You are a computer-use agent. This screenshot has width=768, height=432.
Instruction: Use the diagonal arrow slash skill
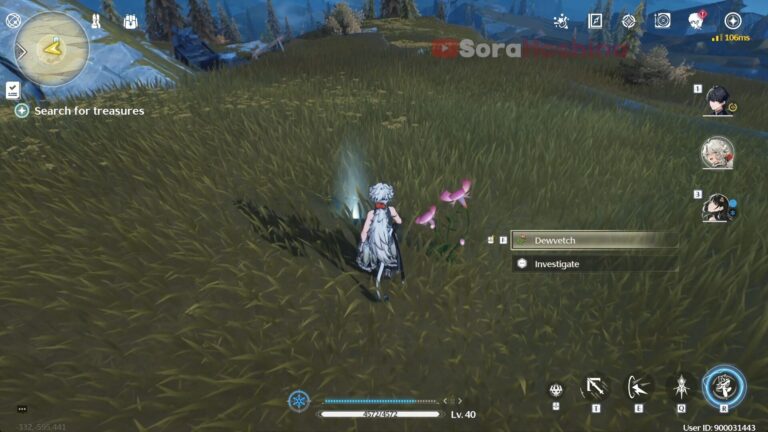[x=597, y=388]
